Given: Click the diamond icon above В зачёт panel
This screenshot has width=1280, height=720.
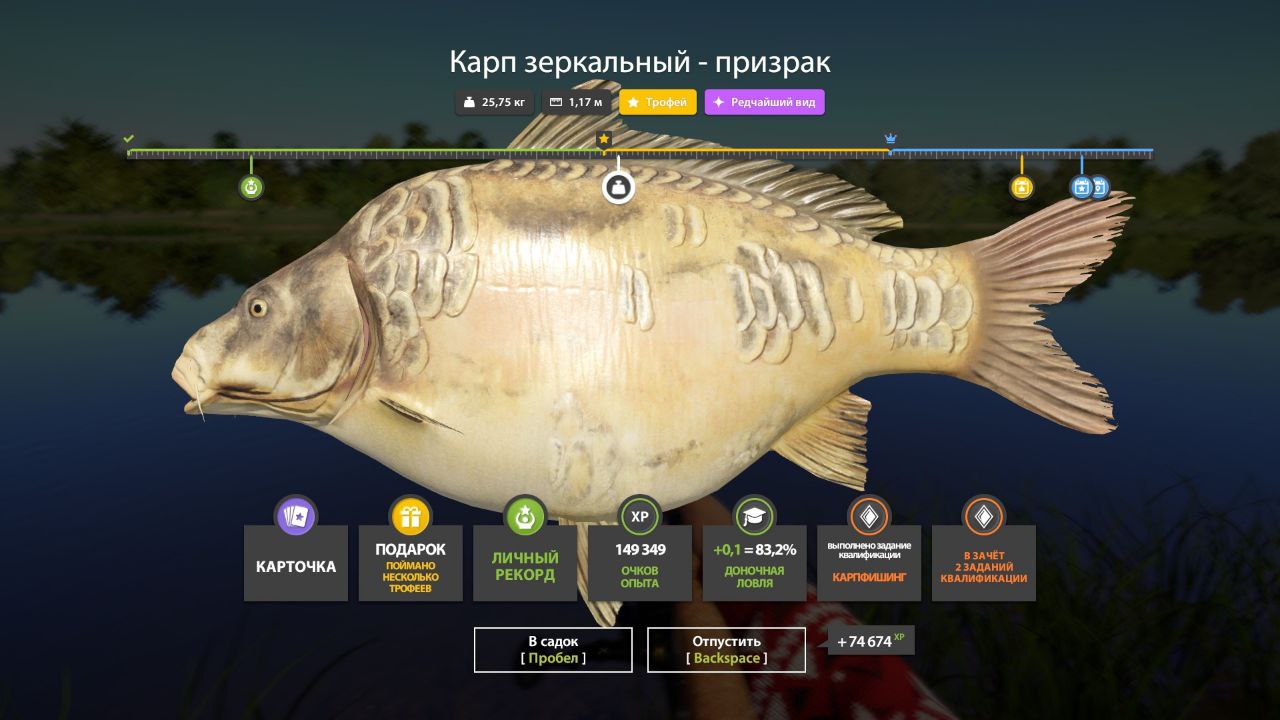Looking at the screenshot, I should coord(983,517).
